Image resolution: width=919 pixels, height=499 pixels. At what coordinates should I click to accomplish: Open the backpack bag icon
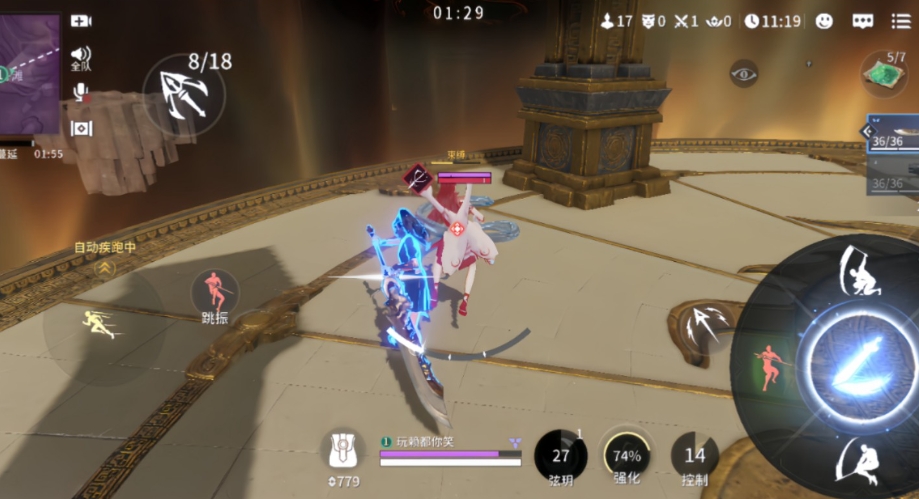[x=342, y=452]
